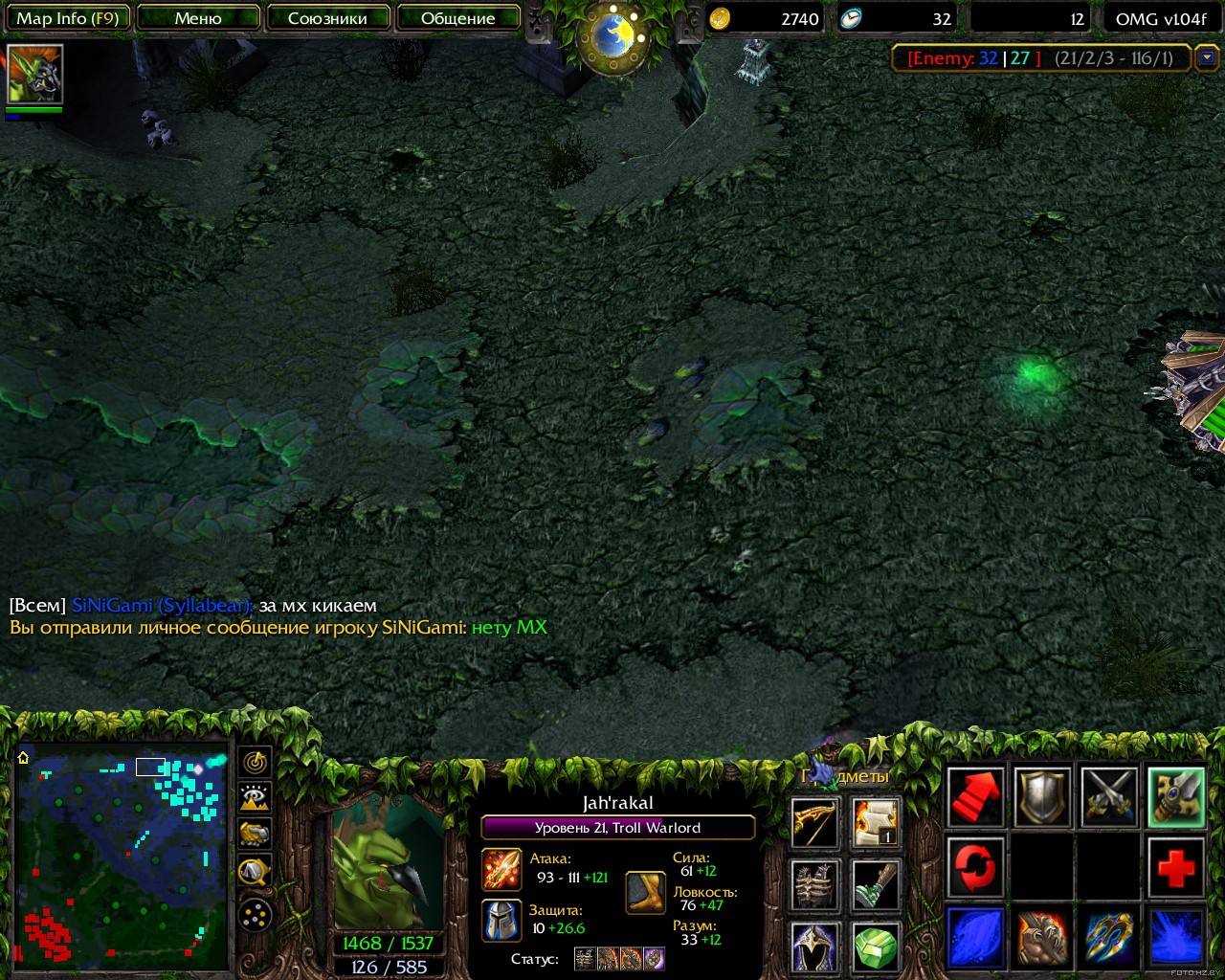Screen dimensions: 1225x980
Task: Open formation toggle button with dots
Action: (255, 916)
